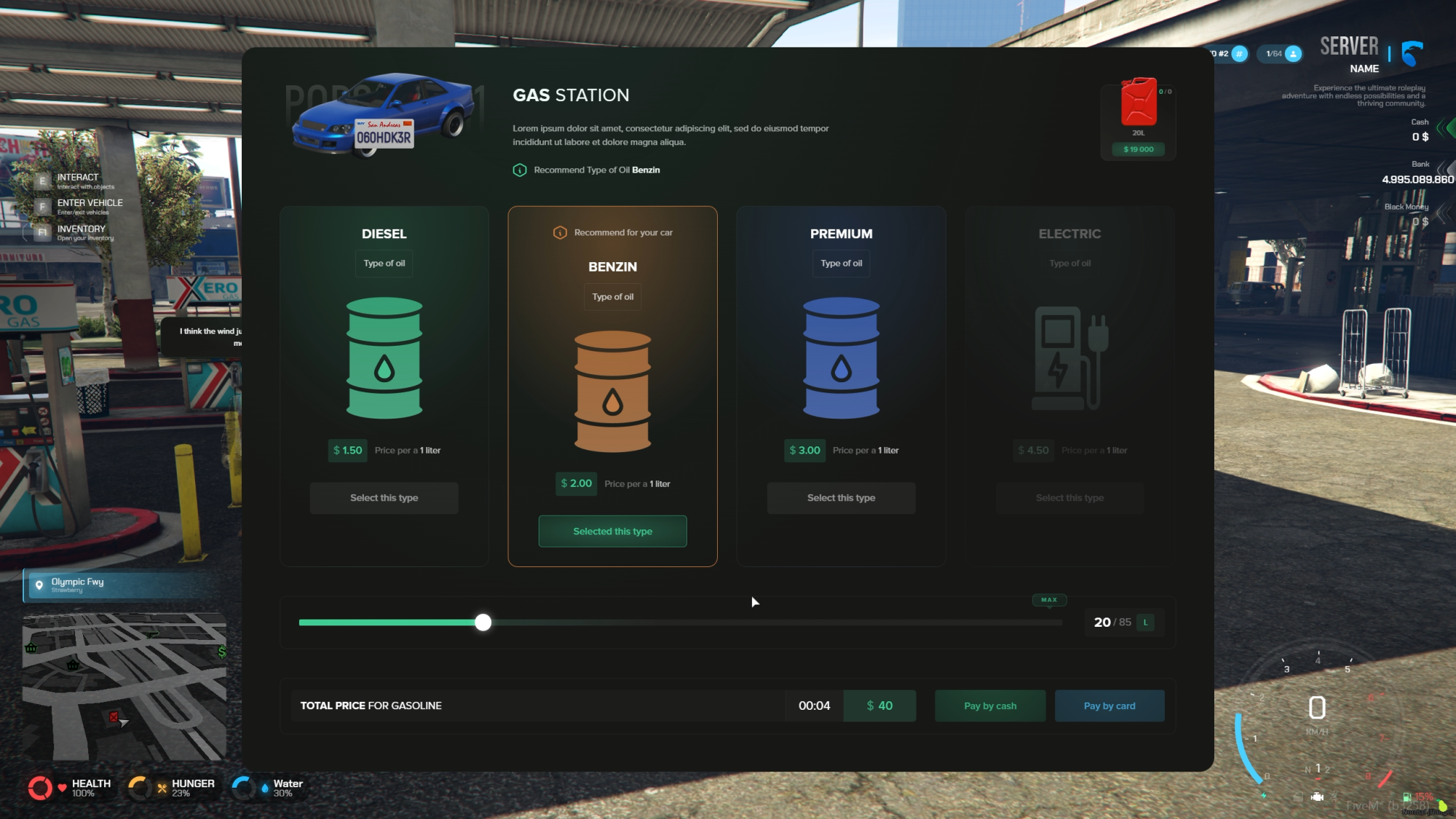Click the GAS STATION title header

tap(571, 95)
